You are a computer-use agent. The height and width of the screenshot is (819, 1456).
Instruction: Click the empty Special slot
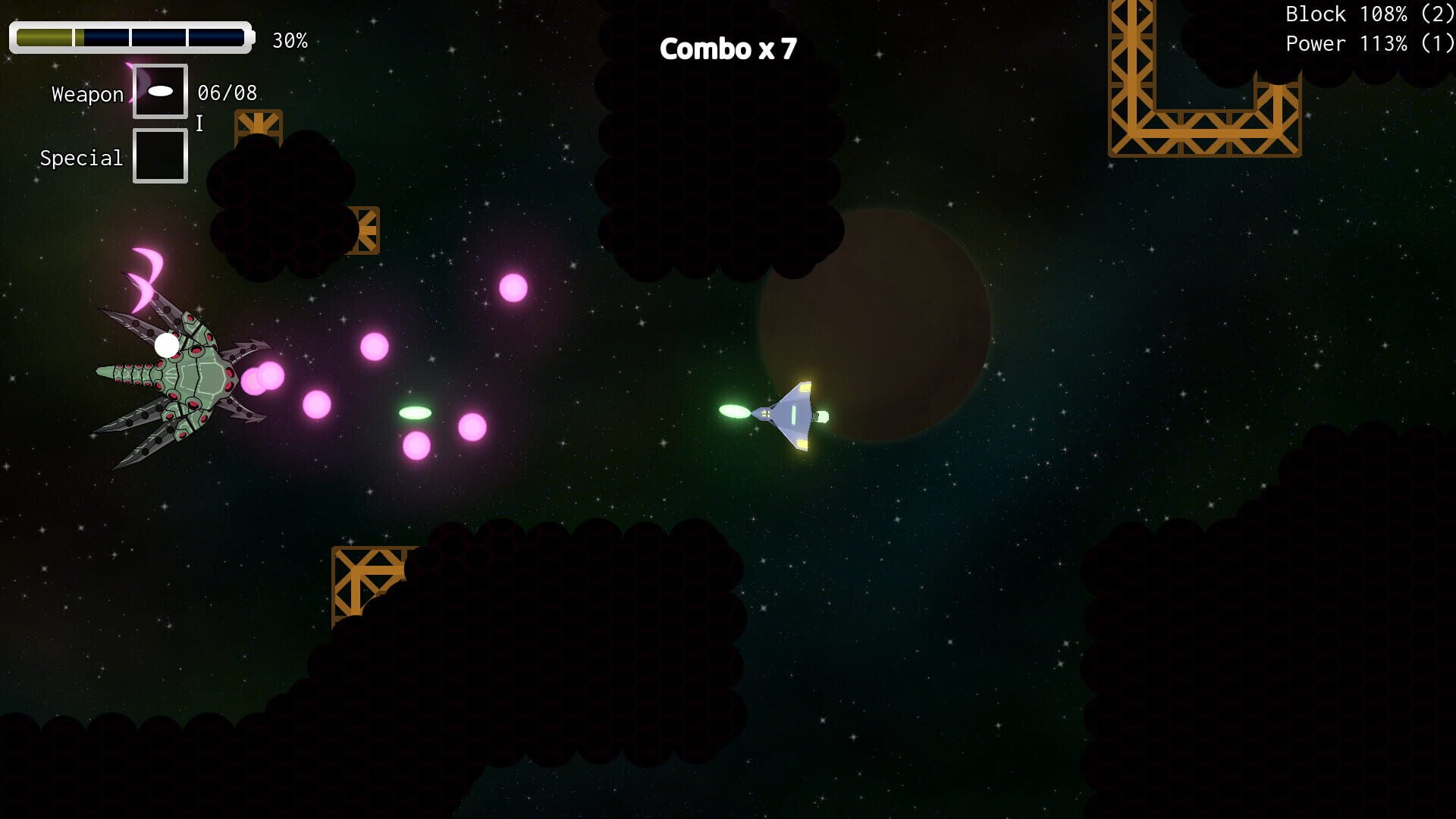click(x=159, y=155)
